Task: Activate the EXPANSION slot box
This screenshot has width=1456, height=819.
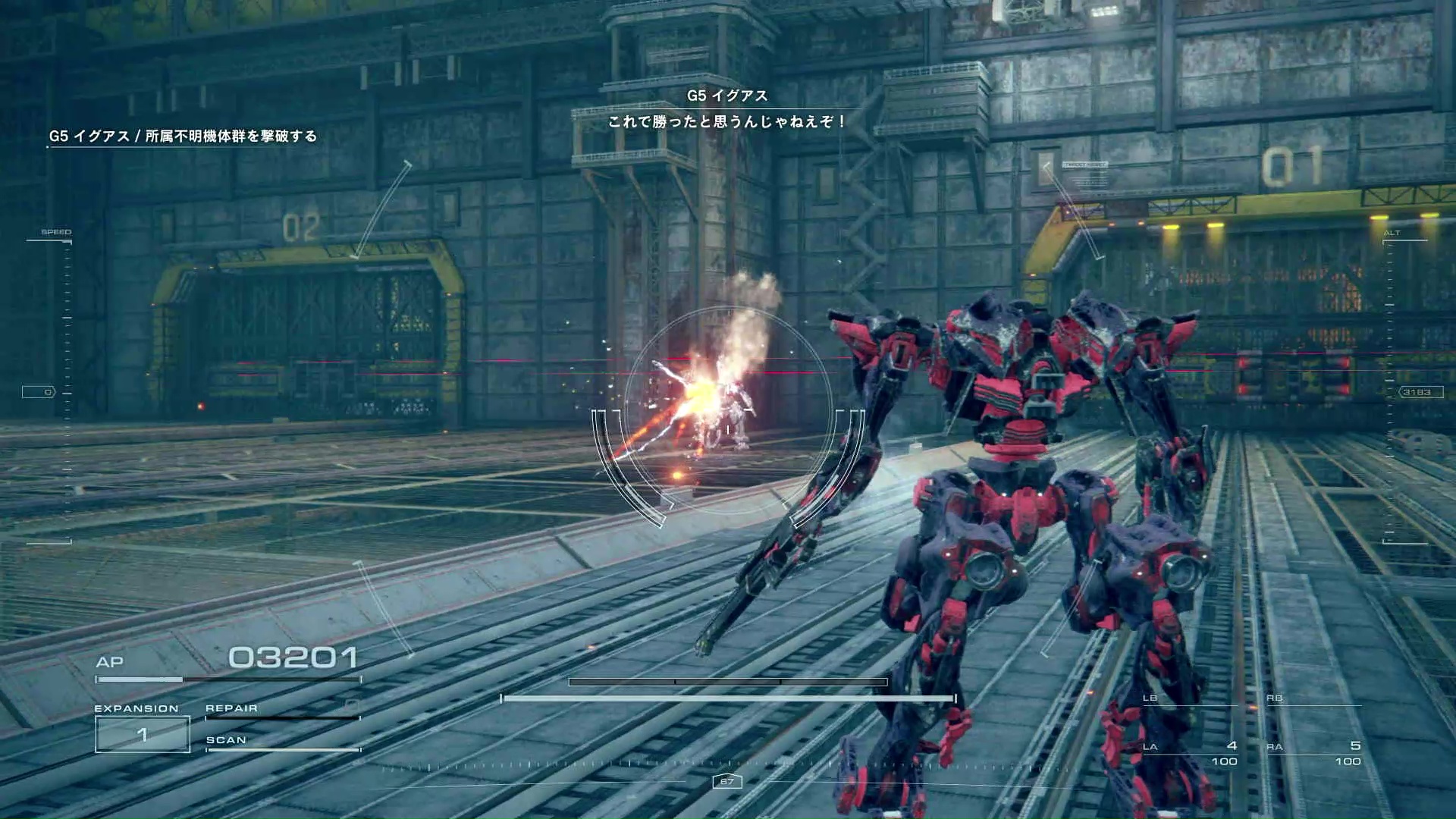Action: (x=143, y=734)
